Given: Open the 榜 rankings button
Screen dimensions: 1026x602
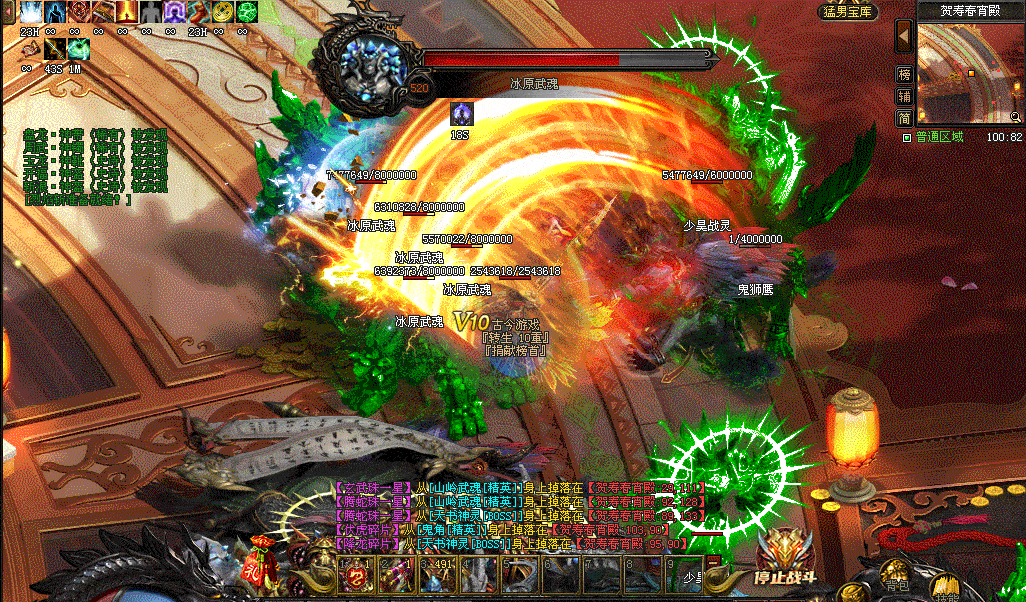Looking at the screenshot, I should tap(904, 75).
